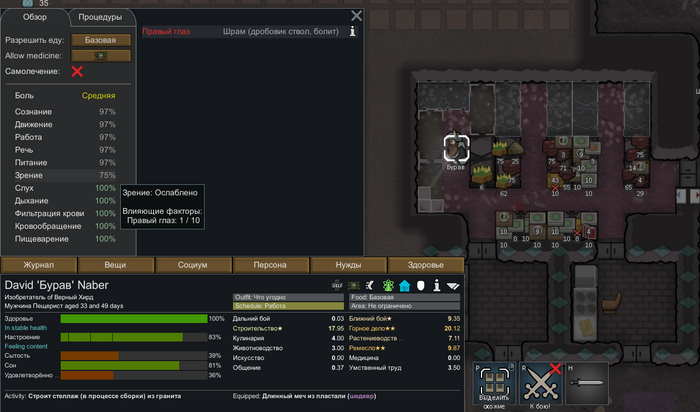Toggle the Самолечение self-tend checkbox
The width and height of the screenshot is (700, 412).
pos(77,72)
